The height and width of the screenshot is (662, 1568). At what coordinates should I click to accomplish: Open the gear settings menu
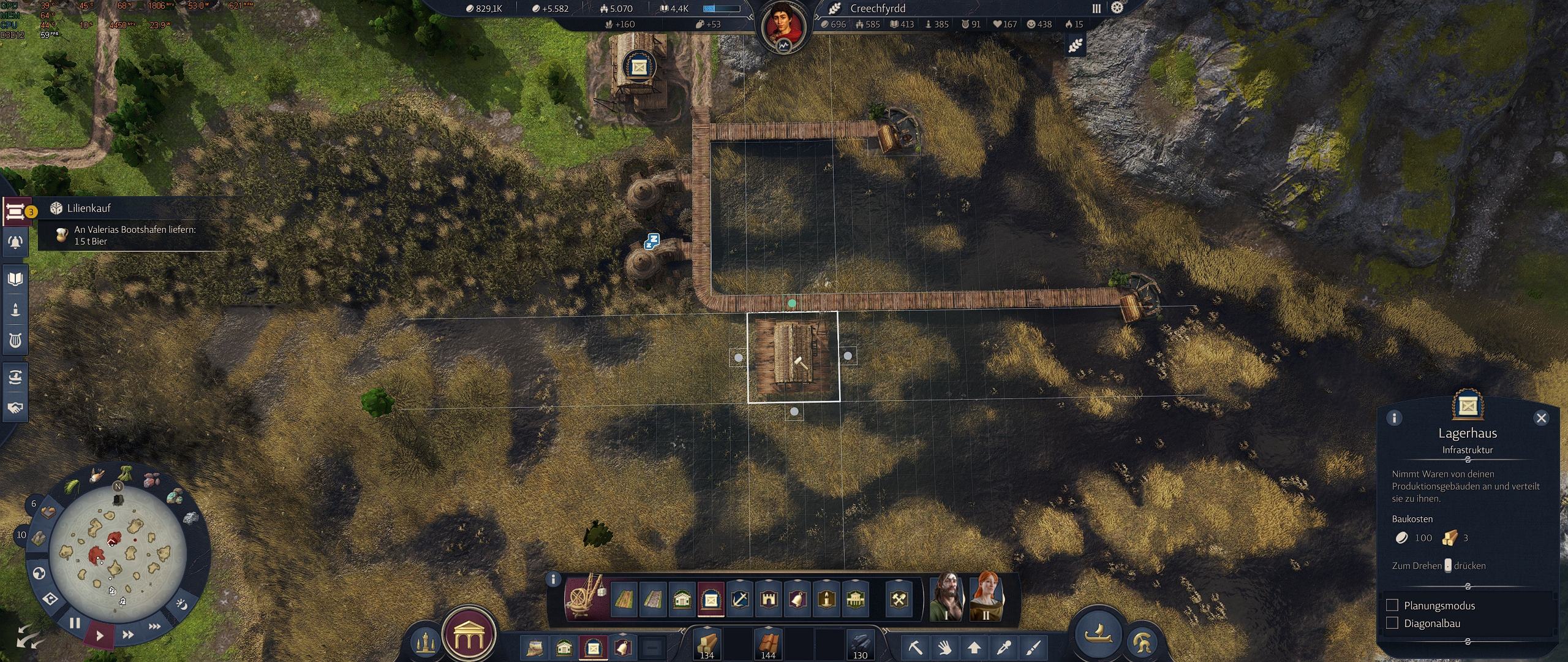point(1118,8)
